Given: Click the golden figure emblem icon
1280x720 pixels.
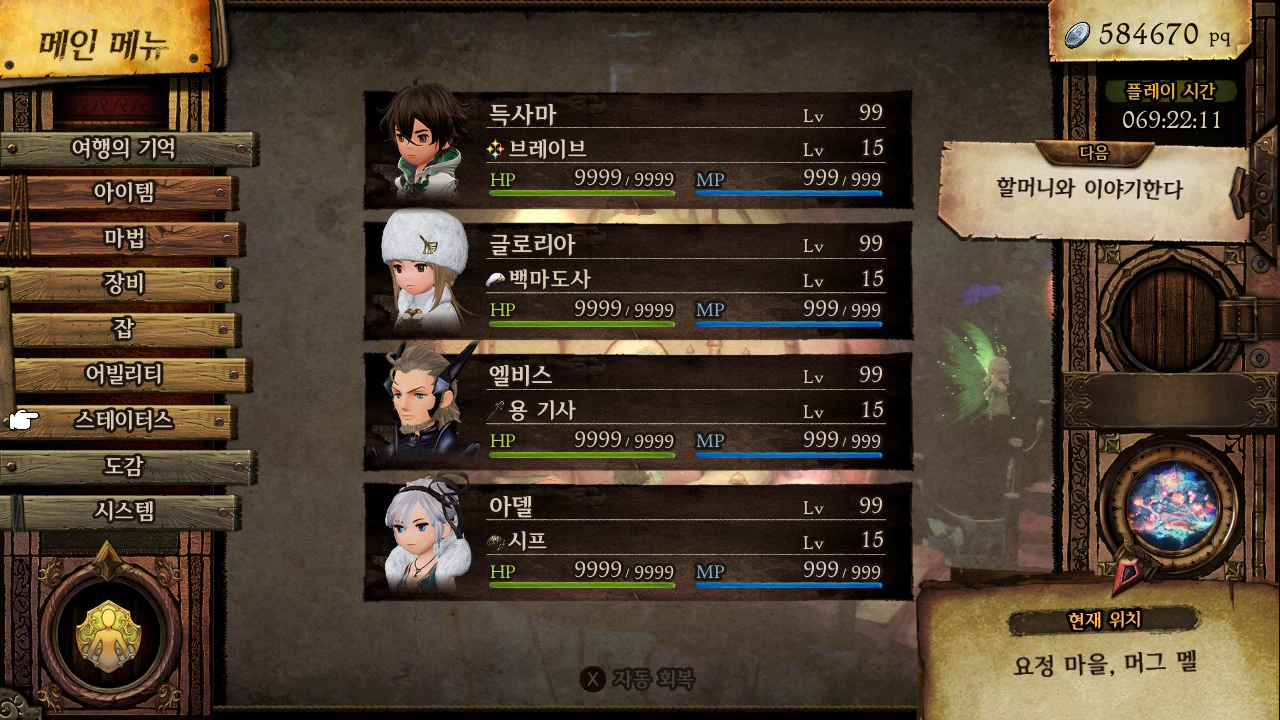Looking at the screenshot, I should pyautogui.click(x=109, y=634).
